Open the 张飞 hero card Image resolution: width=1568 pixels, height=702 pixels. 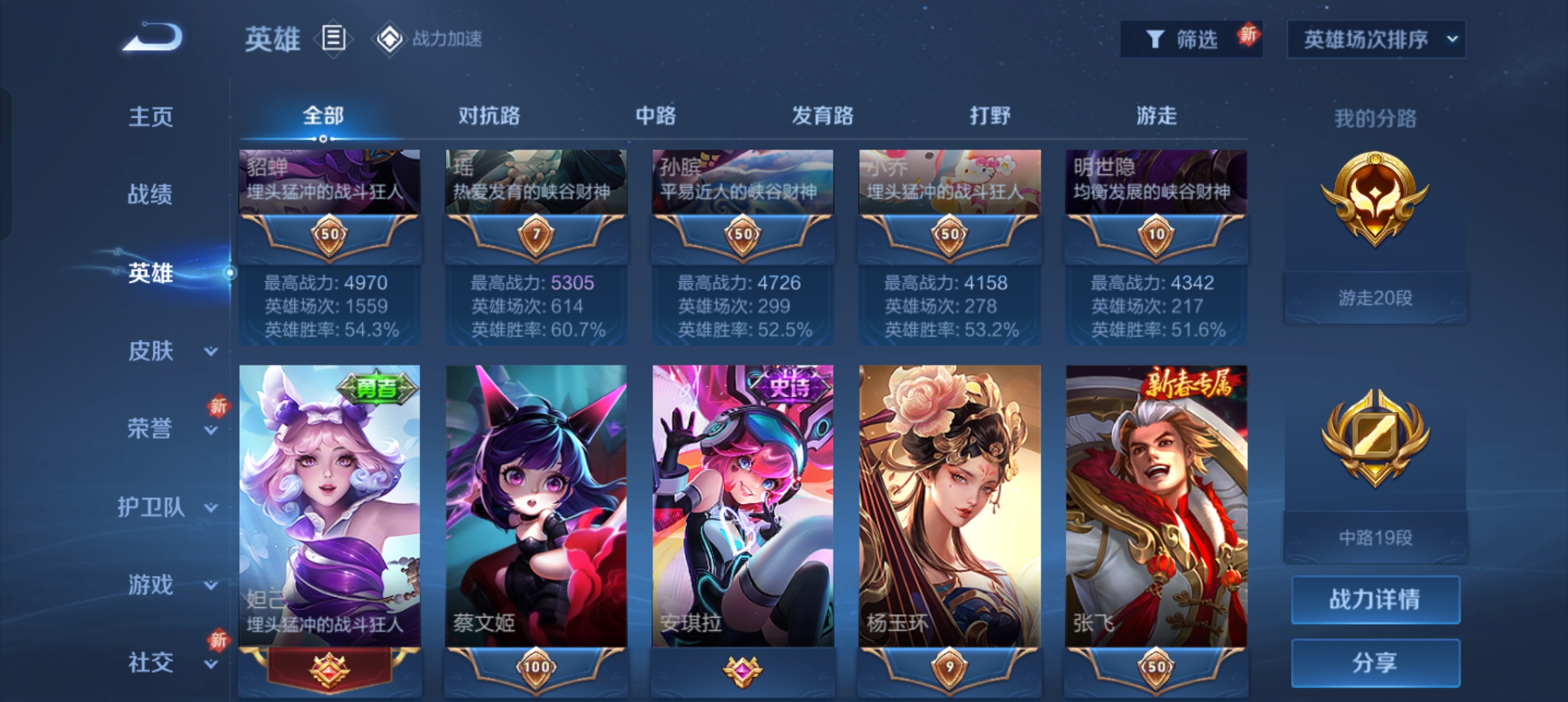click(x=1156, y=507)
